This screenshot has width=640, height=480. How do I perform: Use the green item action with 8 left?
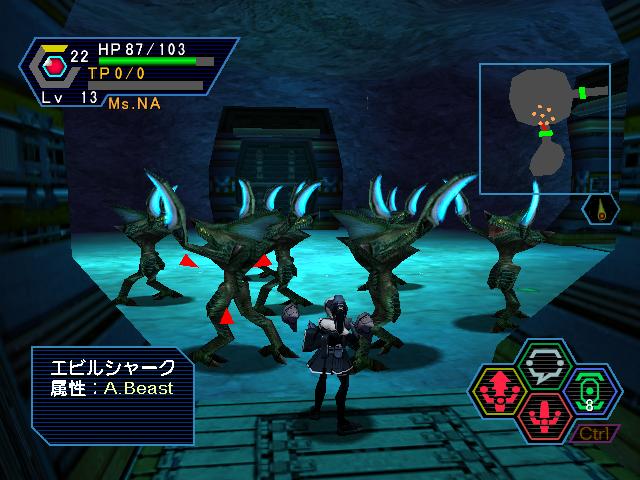[x=589, y=390]
